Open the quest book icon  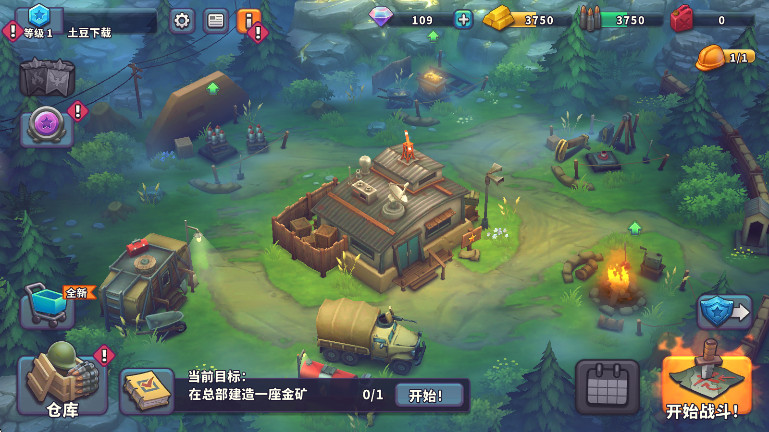(146, 391)
